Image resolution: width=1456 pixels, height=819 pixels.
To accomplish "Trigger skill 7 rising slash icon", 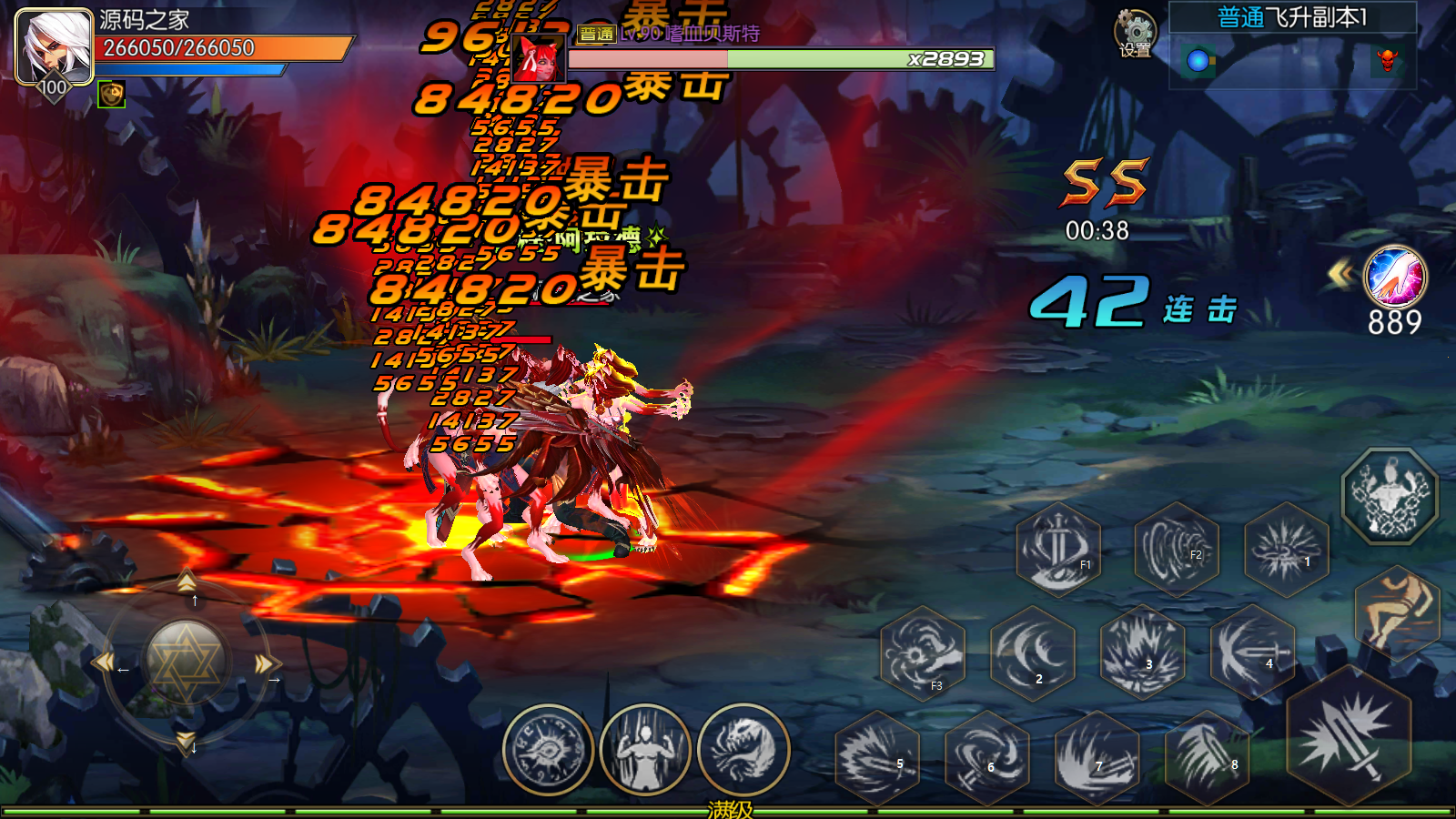I will [1097, 758].
